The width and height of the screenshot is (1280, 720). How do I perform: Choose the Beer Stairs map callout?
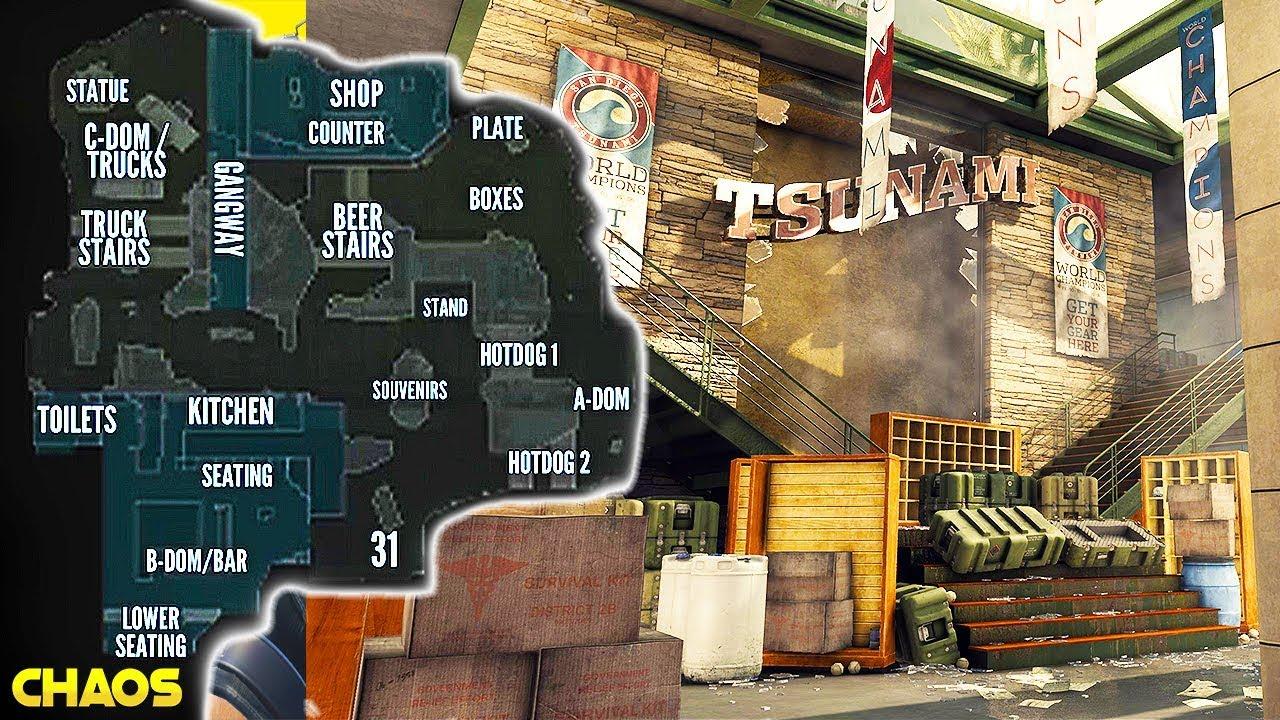[357, 230]
